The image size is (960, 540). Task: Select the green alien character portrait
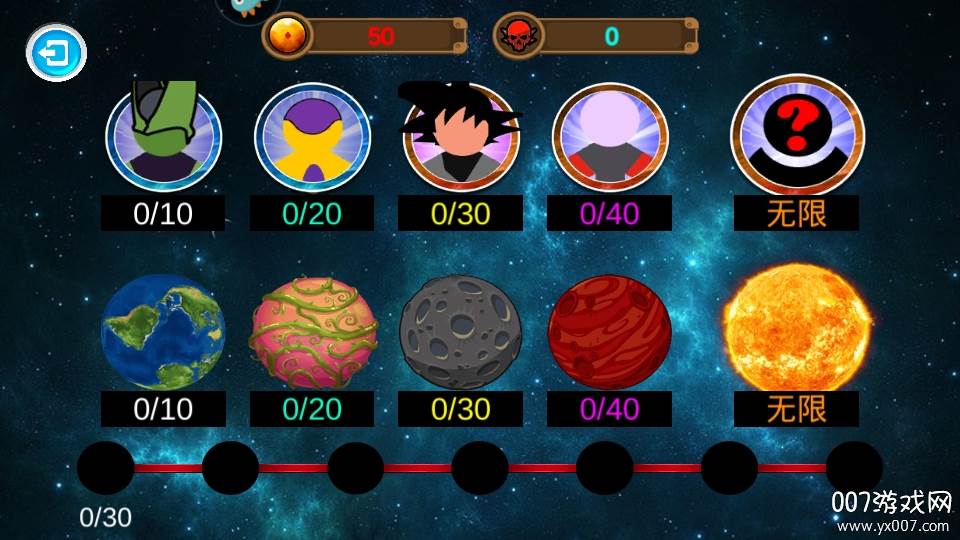point(162,138)
